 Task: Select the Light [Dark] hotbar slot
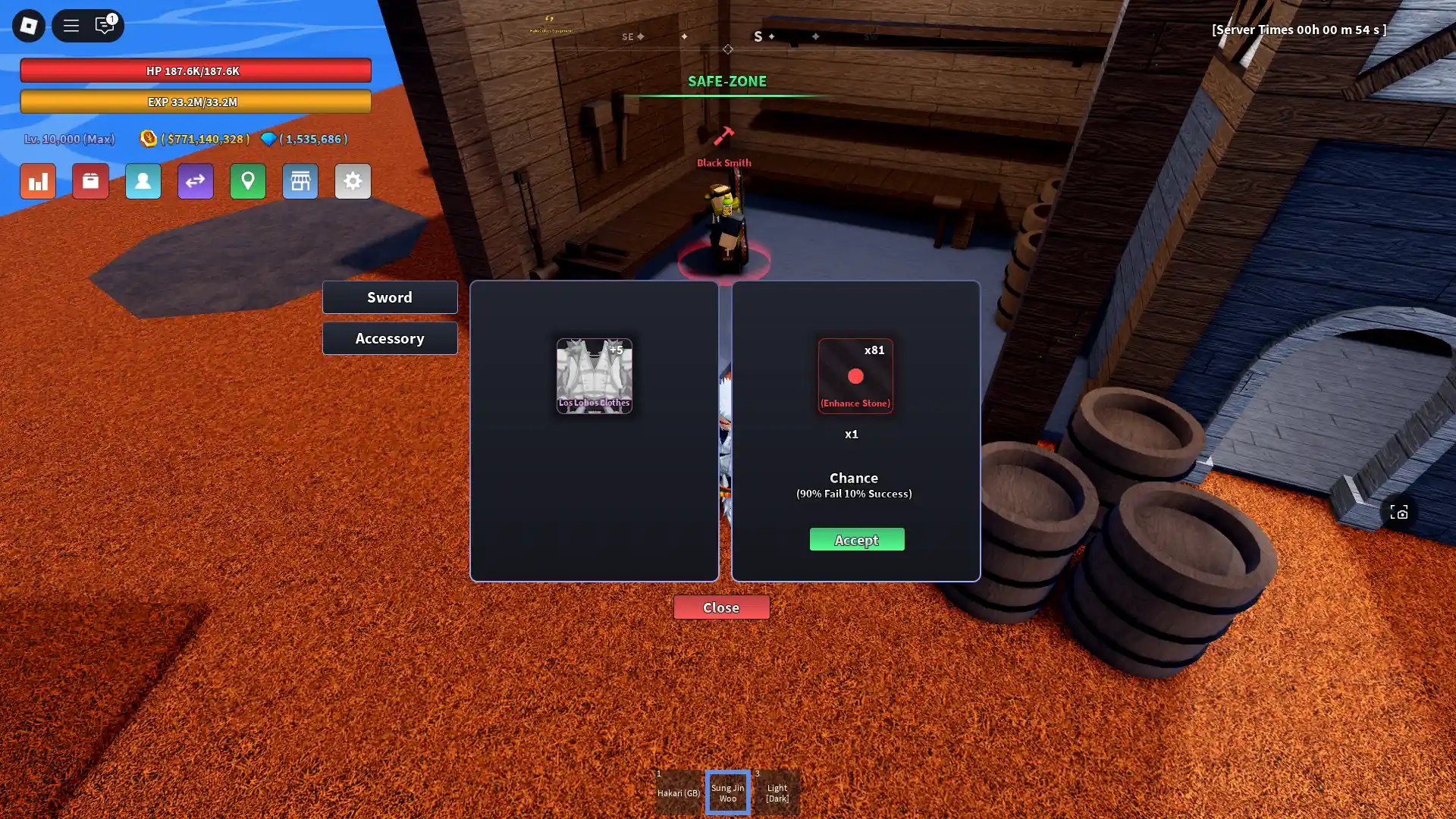tap(777, 792)
